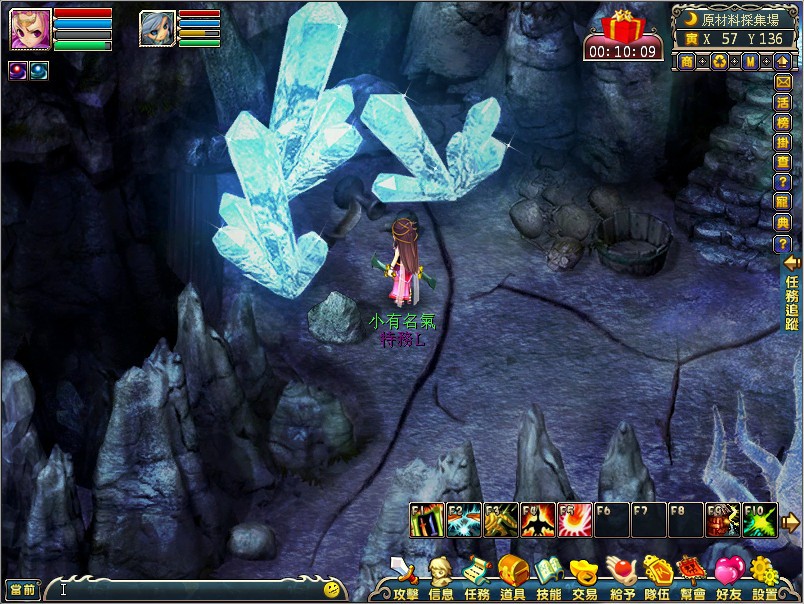Open the 商 shop button

687,62
